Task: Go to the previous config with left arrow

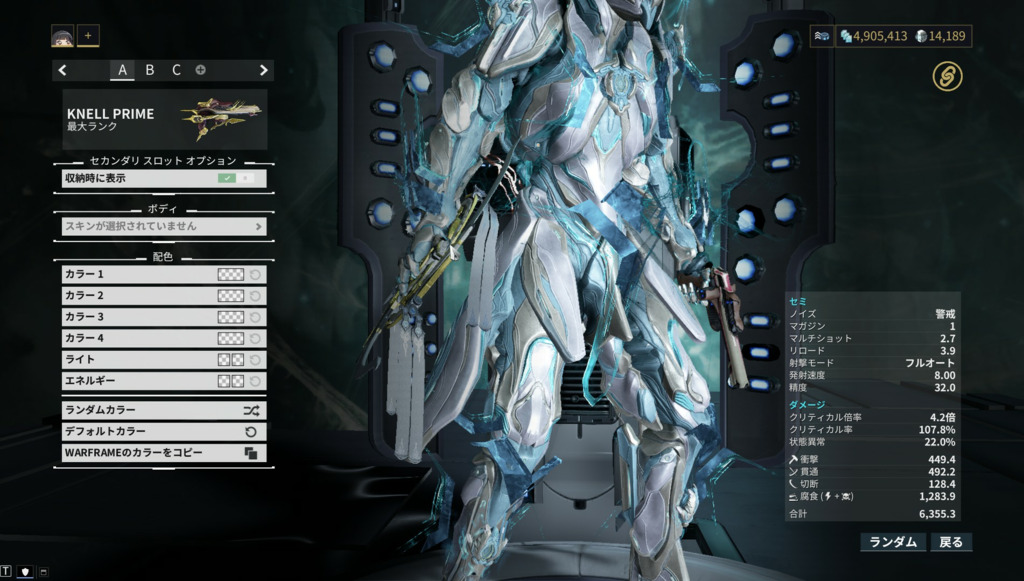Action: pos(63,70)
